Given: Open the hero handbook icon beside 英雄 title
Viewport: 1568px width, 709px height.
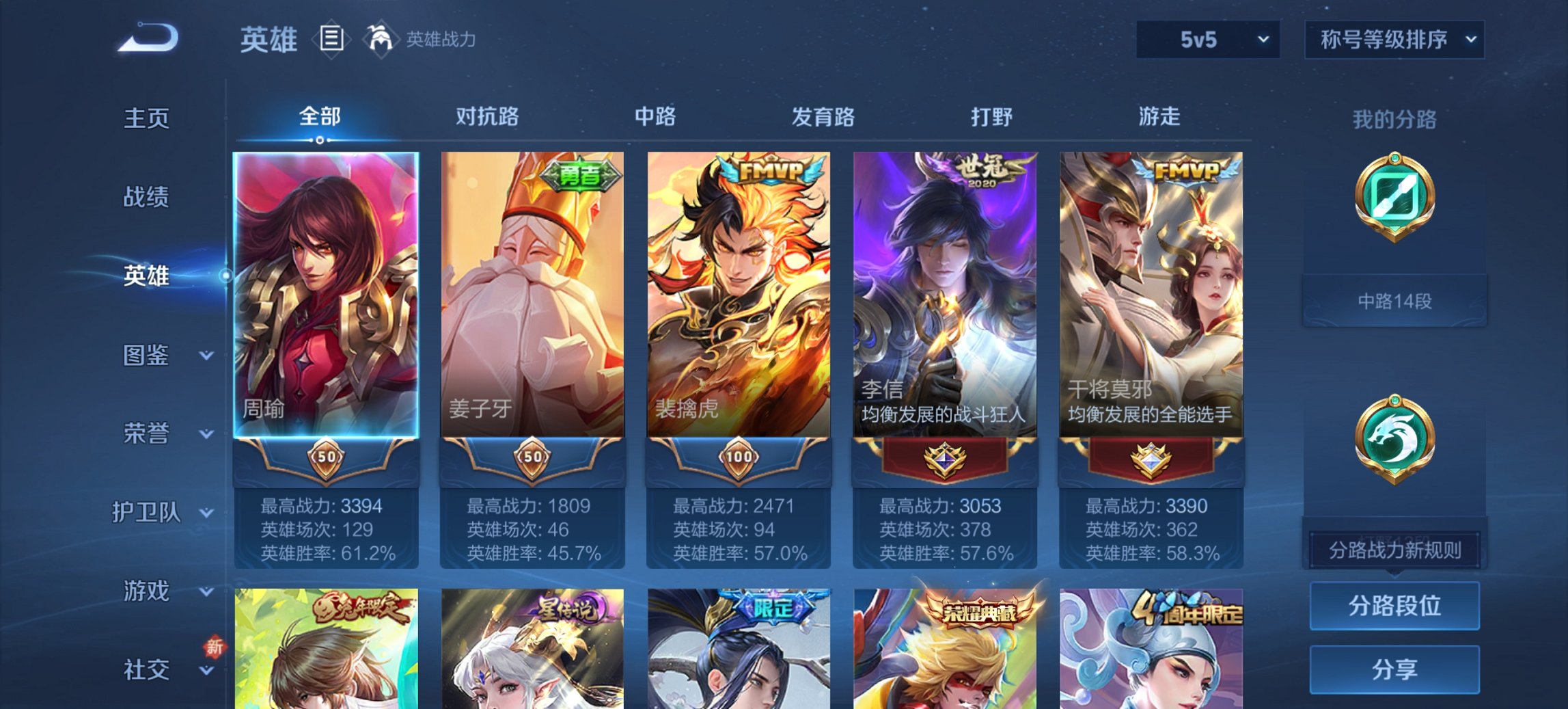Looking at the screenshot, I should (x=331, y=40).
